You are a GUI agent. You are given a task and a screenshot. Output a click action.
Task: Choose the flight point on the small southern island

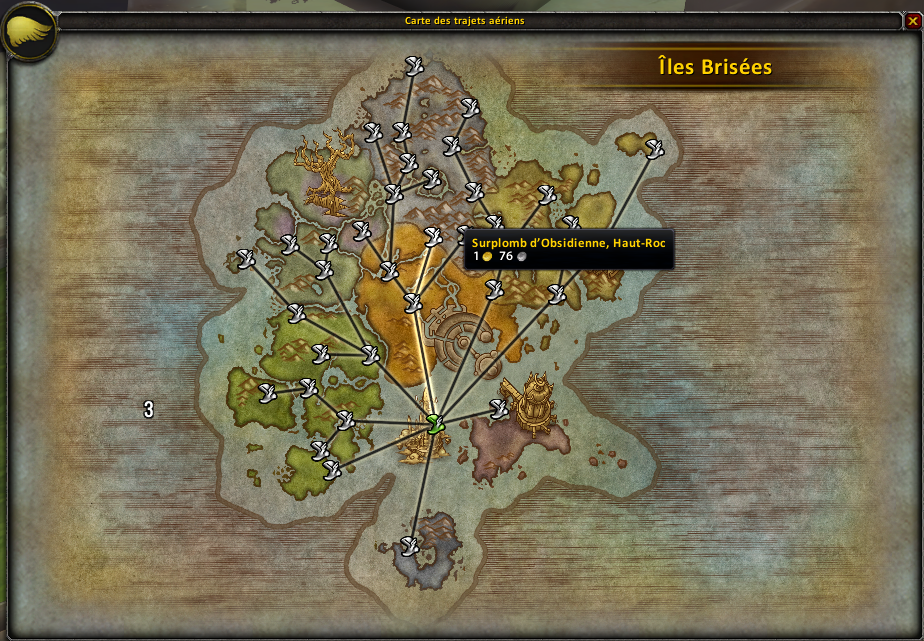coord(409,546)
